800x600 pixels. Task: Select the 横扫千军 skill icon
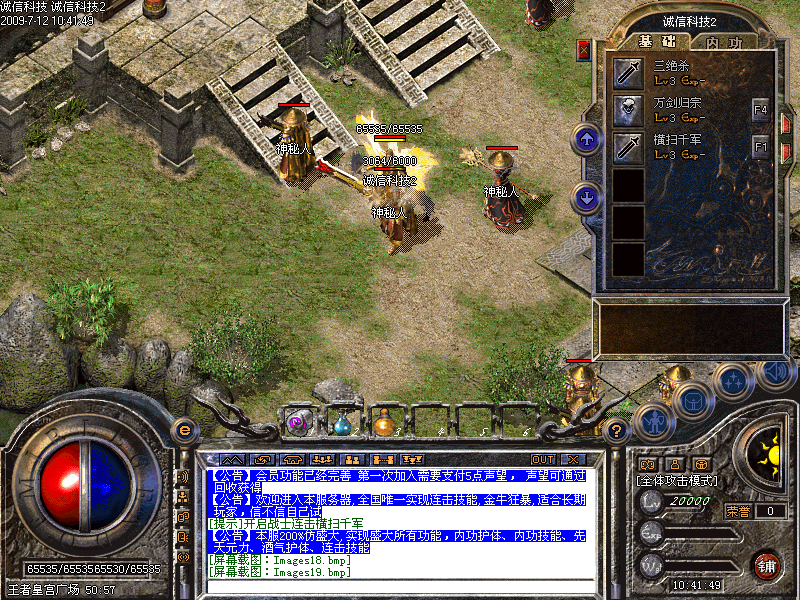628,147
